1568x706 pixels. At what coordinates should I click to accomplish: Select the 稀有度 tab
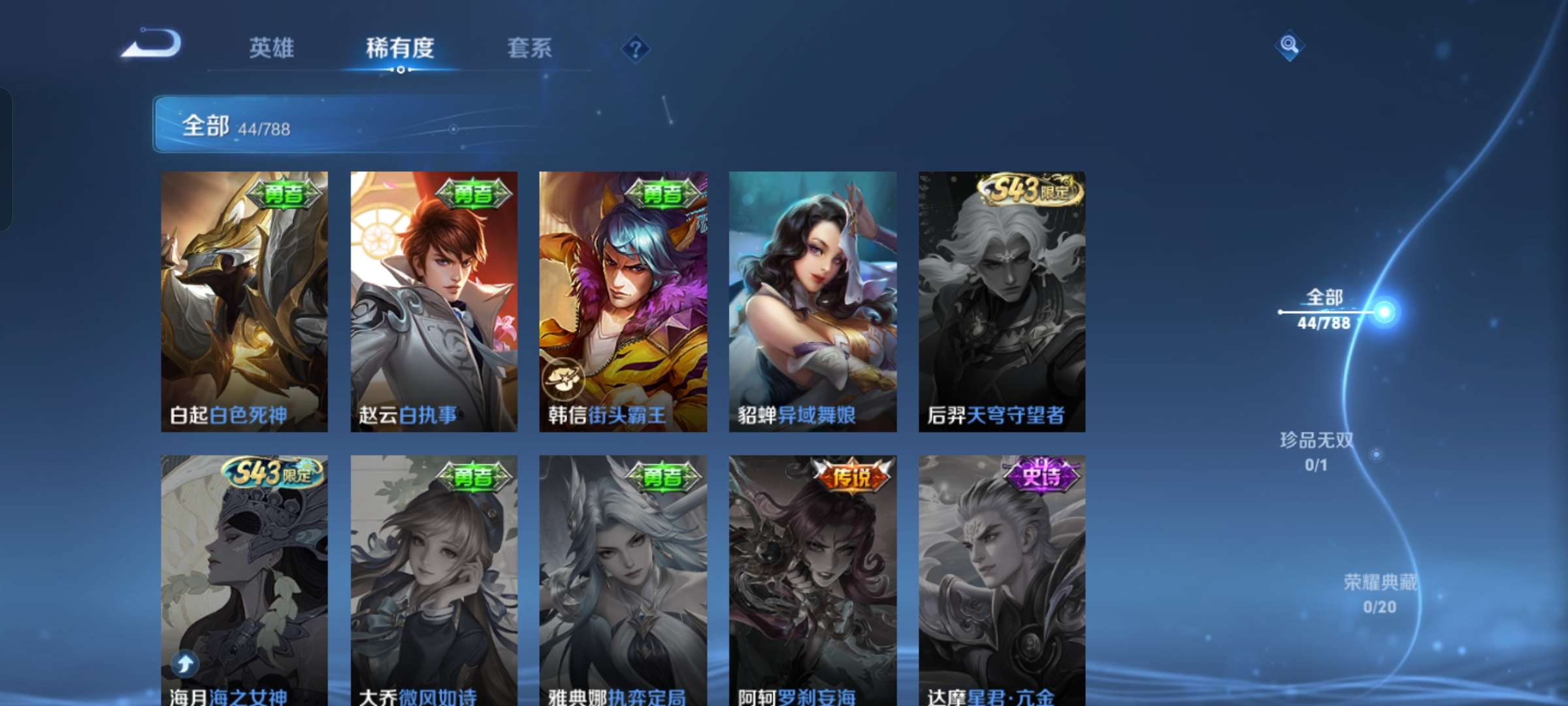coord(400,48)
